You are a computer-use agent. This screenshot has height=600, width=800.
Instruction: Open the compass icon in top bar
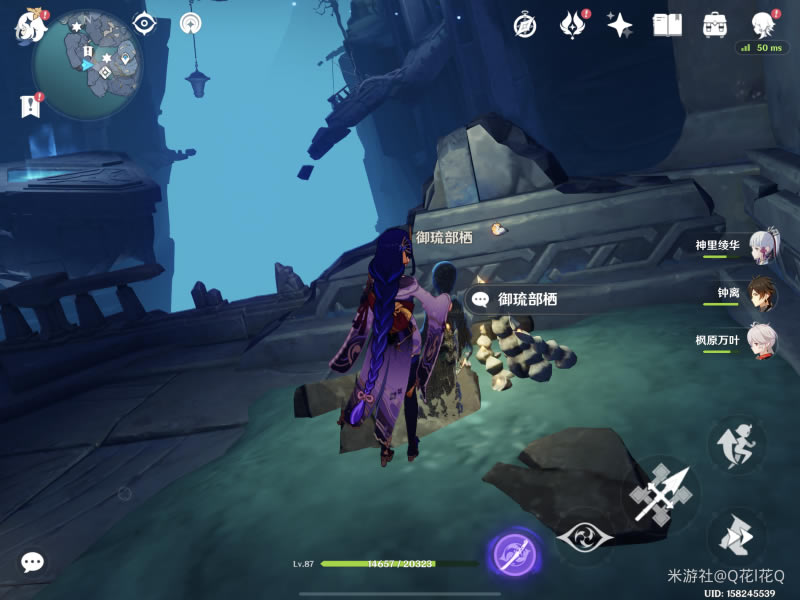pyautogui.click(x=525, y=26)
